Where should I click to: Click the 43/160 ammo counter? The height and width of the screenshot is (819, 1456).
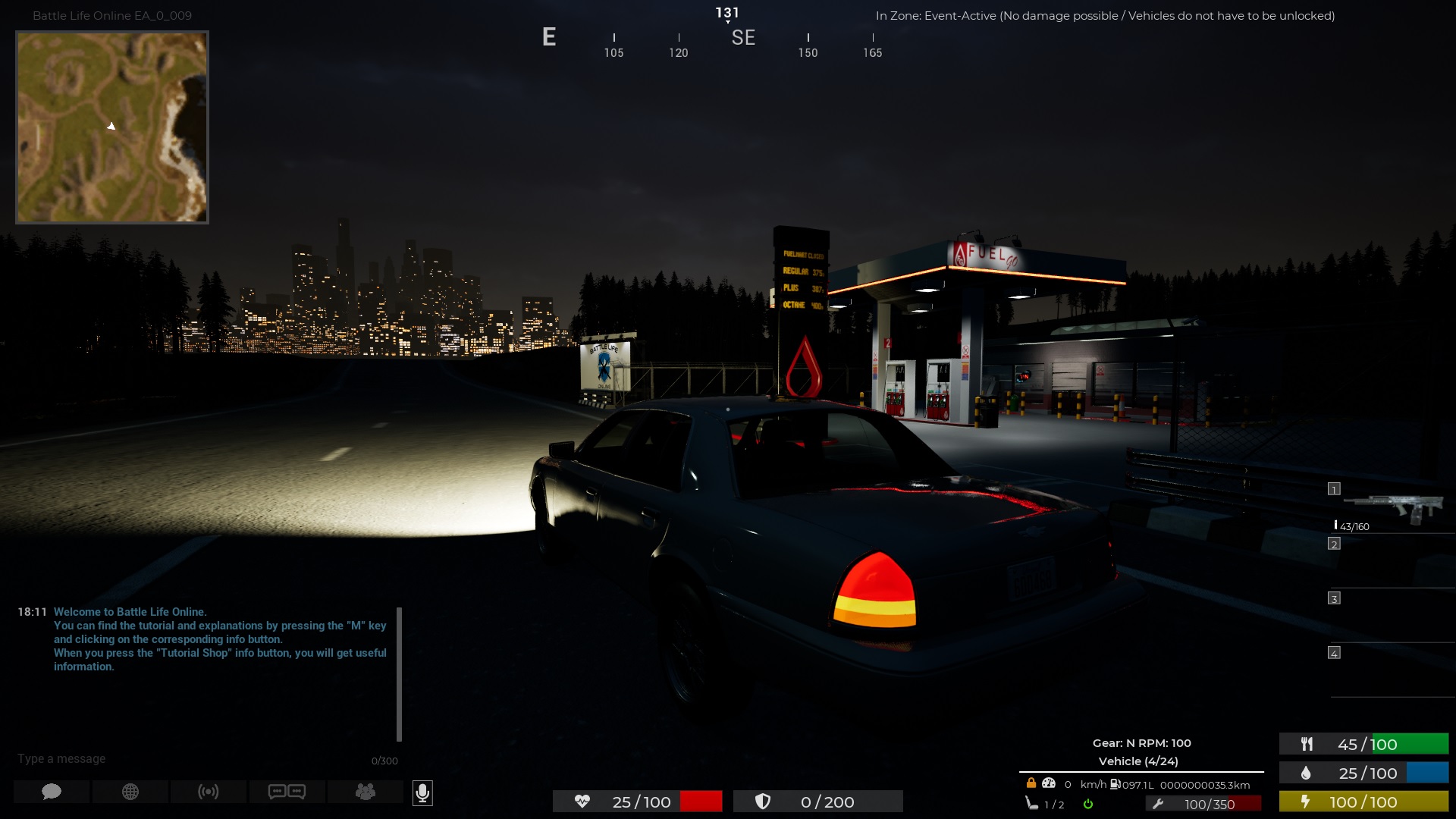(x=1352, y=524)
